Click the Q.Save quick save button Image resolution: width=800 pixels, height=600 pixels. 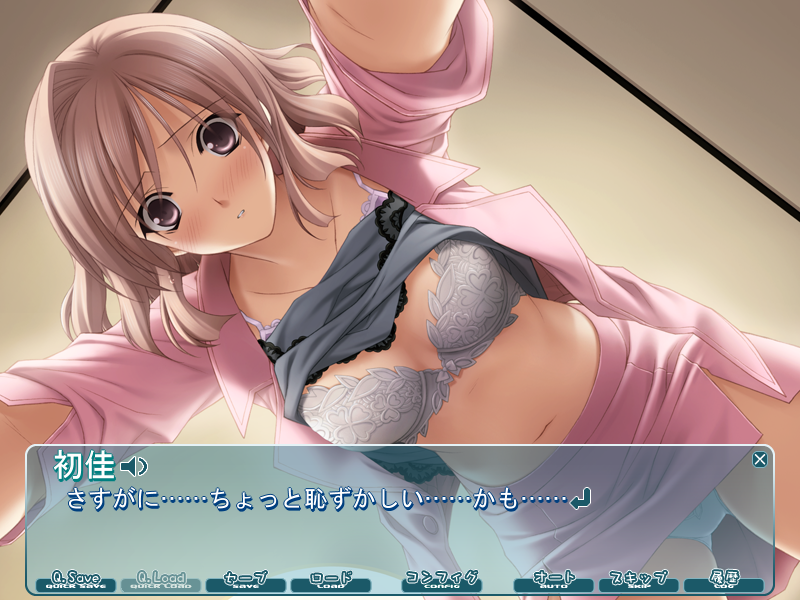coord(76,581)
